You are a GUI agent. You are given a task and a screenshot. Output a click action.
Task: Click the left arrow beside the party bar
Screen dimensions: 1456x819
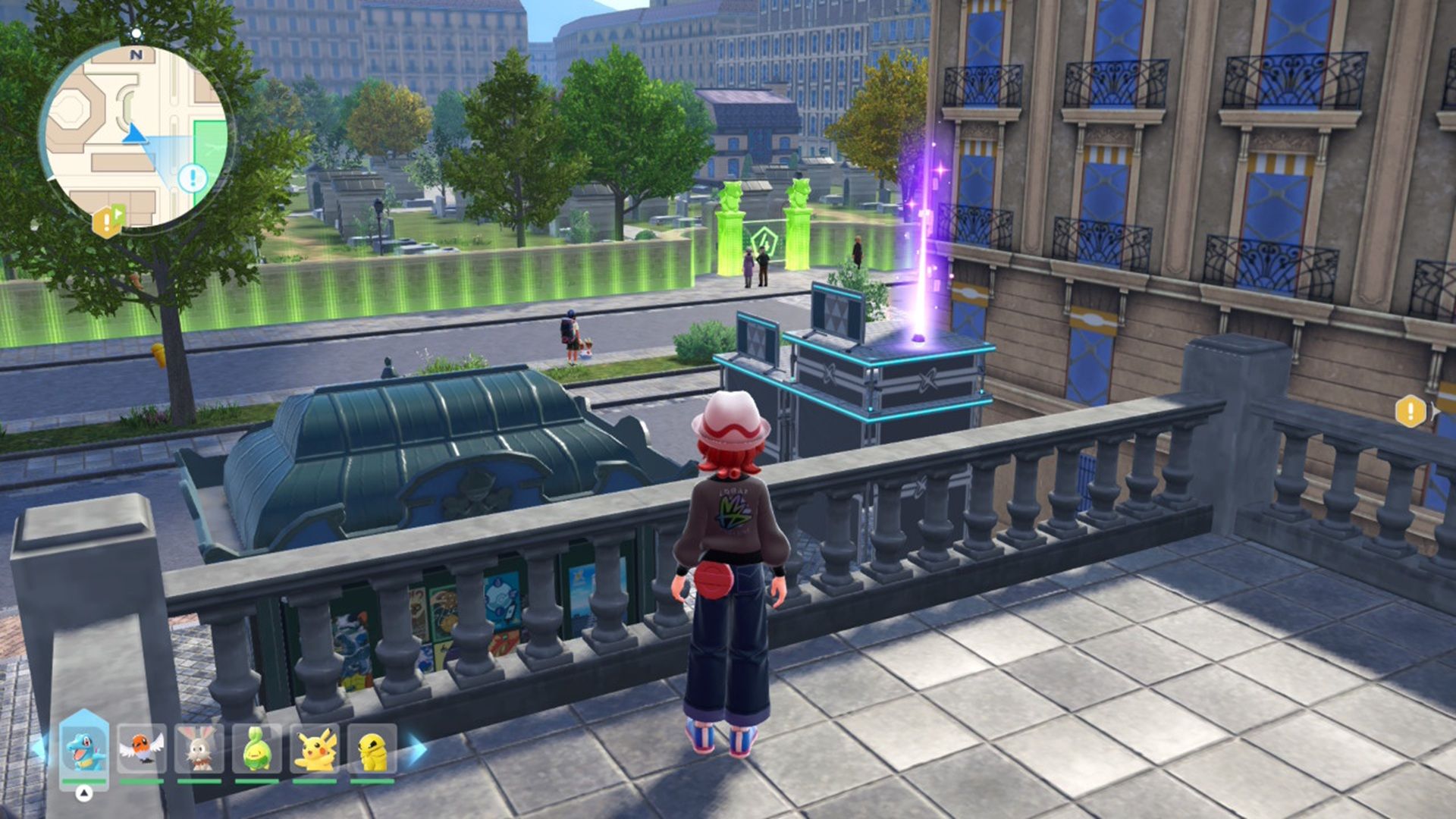pos(38,749)
